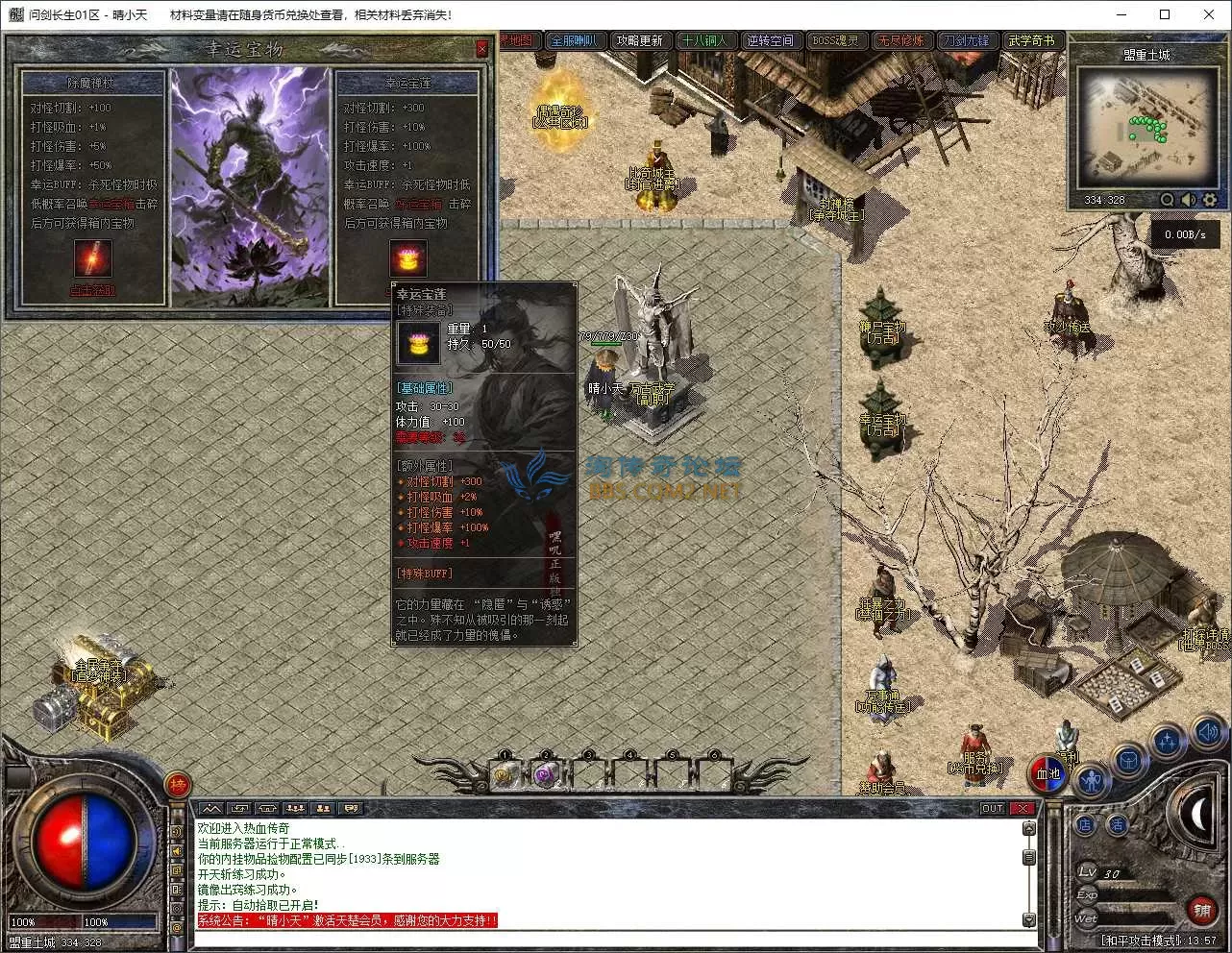Choose the BOSS魂灵 menu button
This screenshot has height=953, width=1232.
coord(835,40)
